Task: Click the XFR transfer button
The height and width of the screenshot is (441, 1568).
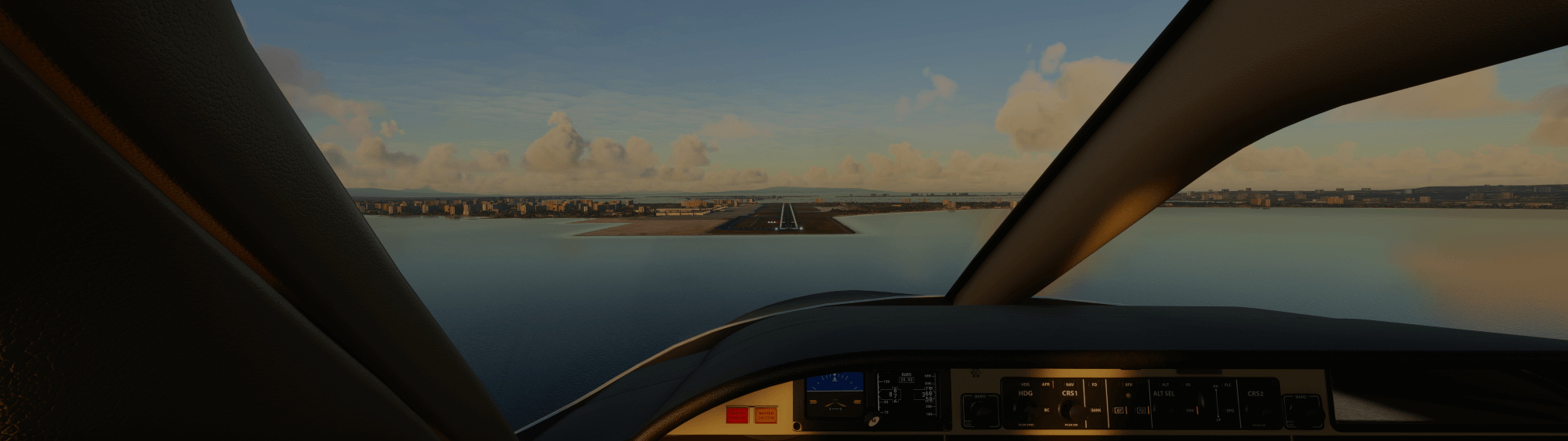Action: click(x=1129, y=385)
